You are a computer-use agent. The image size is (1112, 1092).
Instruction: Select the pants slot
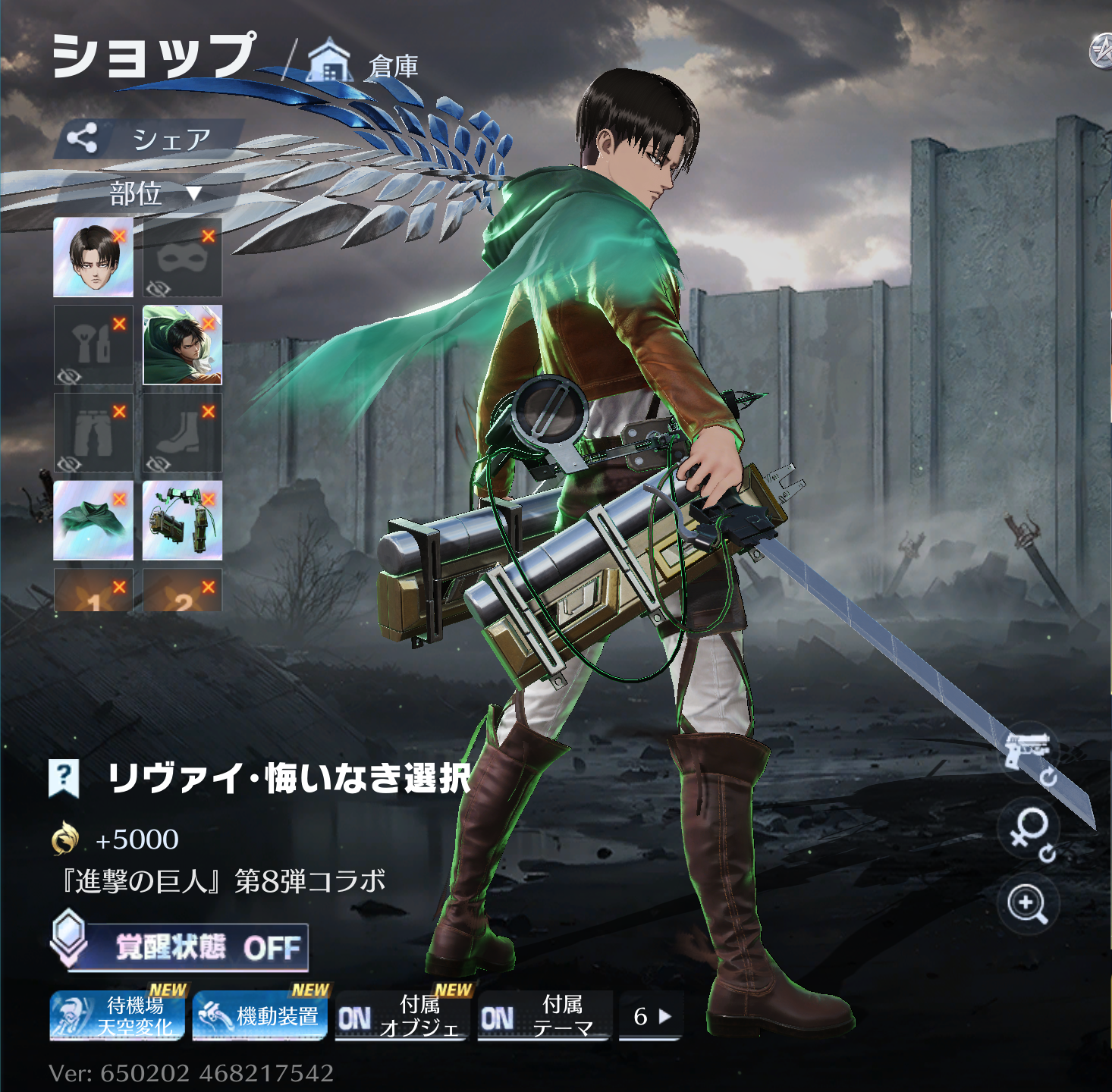click(x=93, y=433)
